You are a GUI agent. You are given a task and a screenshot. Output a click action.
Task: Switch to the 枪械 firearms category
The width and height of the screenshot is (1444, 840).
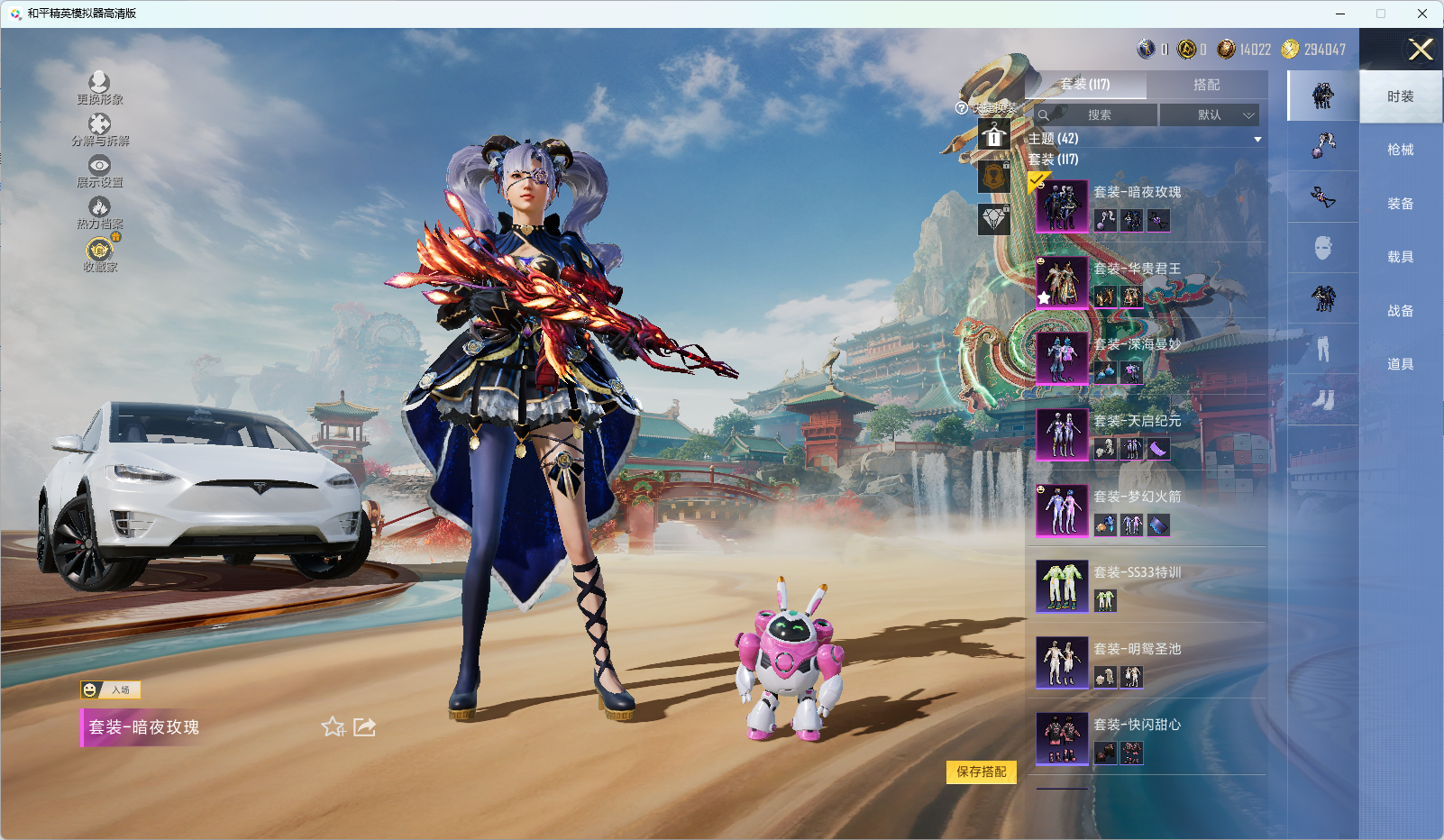coord(1400,150)
